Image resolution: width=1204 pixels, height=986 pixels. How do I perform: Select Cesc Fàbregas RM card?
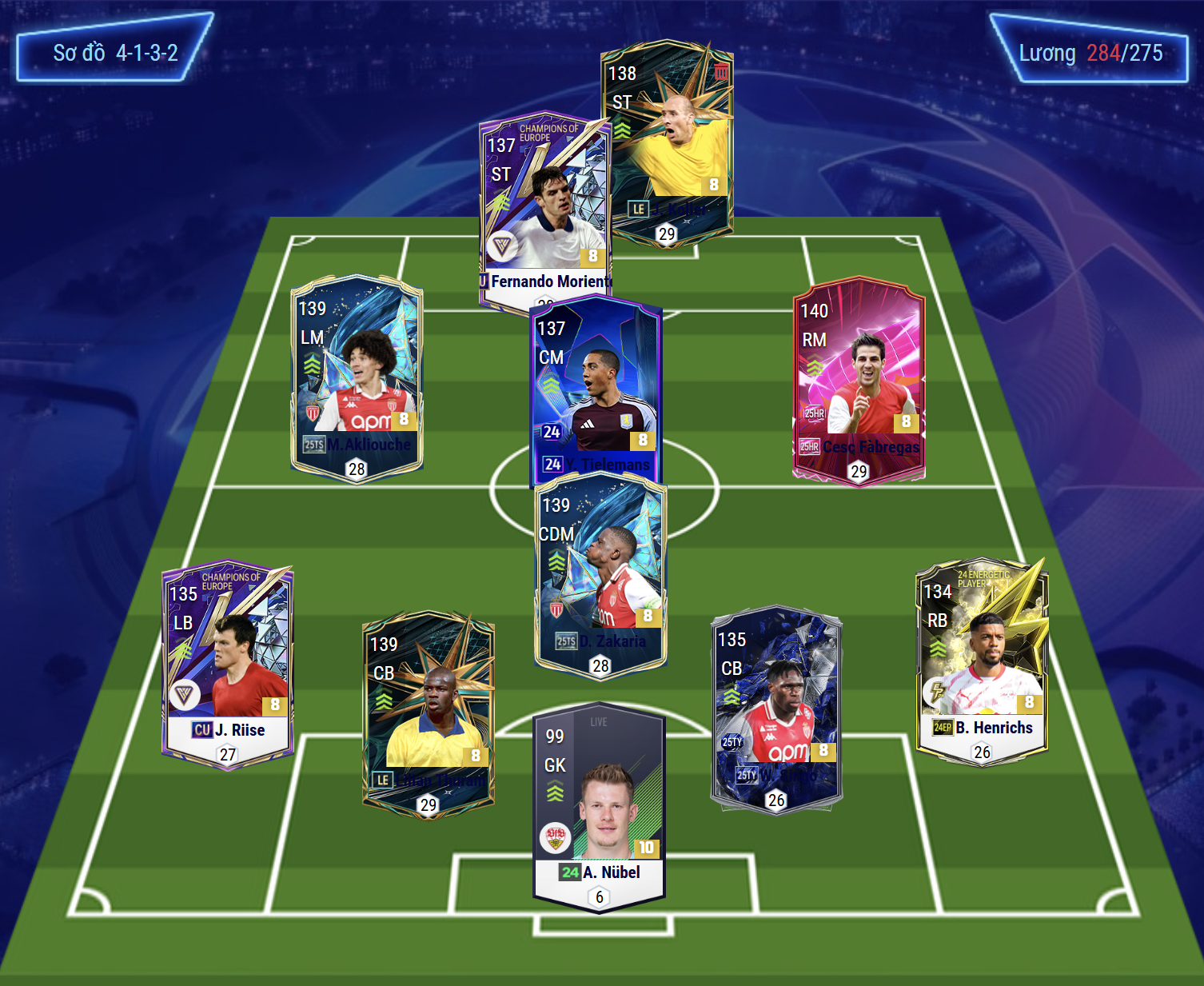[859, 380]
